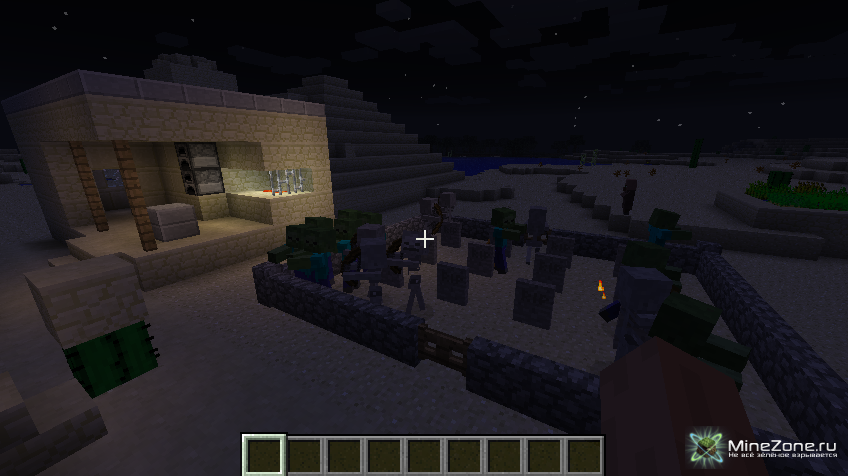This screenshot has width=848, height=476.
Task: Select the highlighted hotbar slot
Action: [264, 455]
